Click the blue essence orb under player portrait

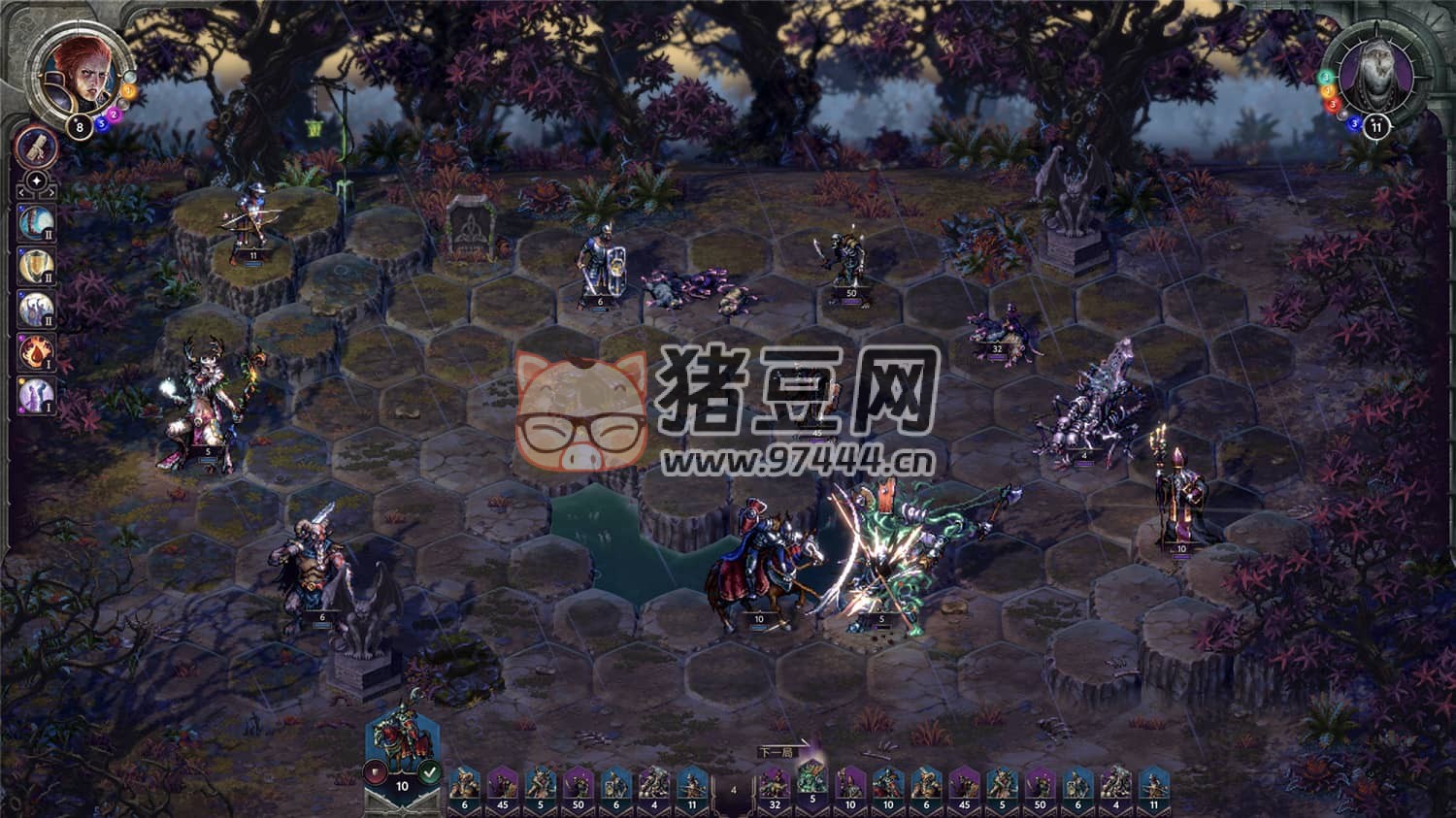[102, 124]
